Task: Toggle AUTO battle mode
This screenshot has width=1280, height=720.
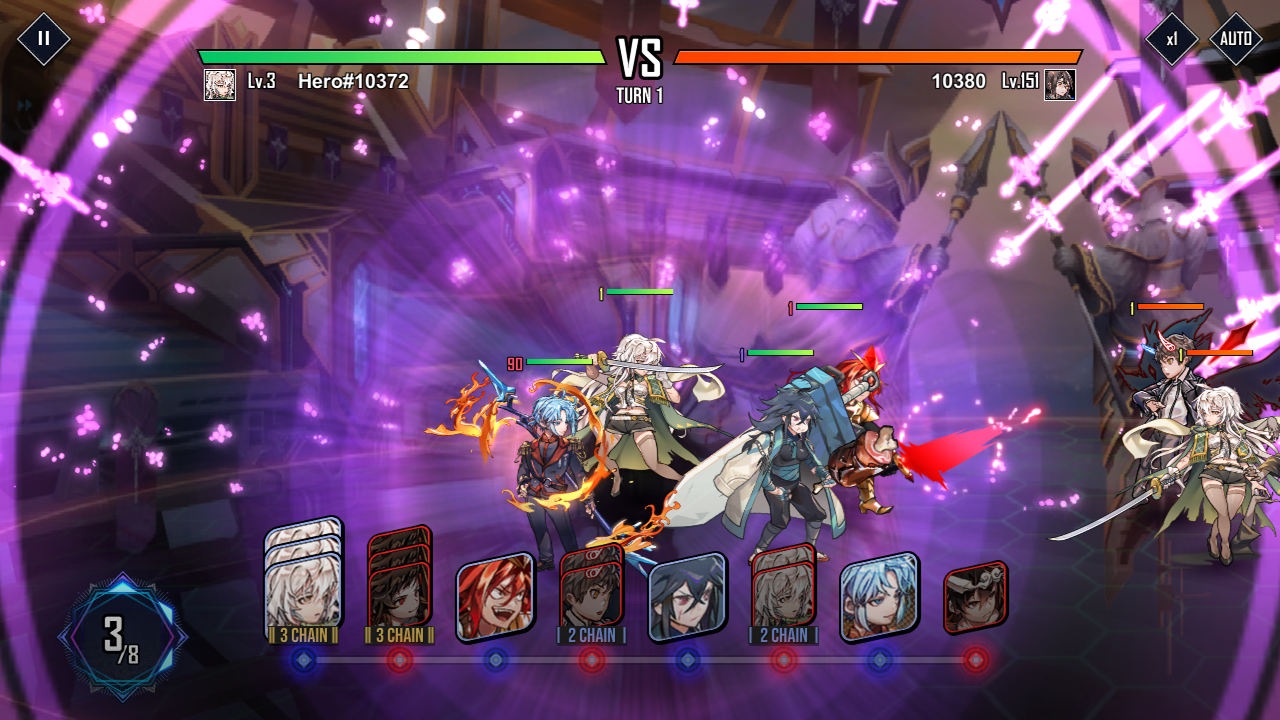Action: [1237, 38]
